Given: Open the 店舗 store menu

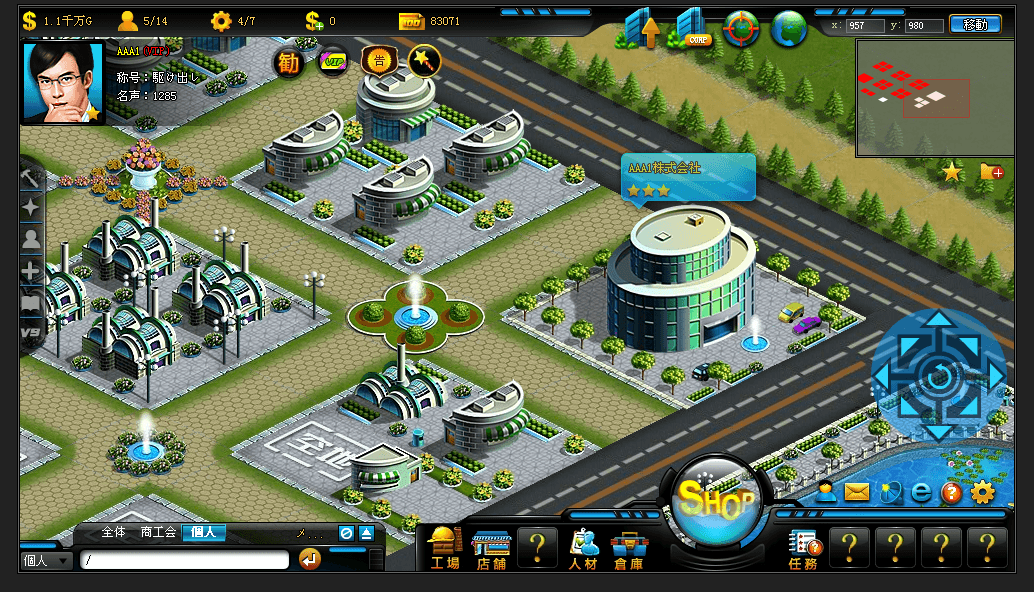Looking at the screenshot, I should (491, 549).
